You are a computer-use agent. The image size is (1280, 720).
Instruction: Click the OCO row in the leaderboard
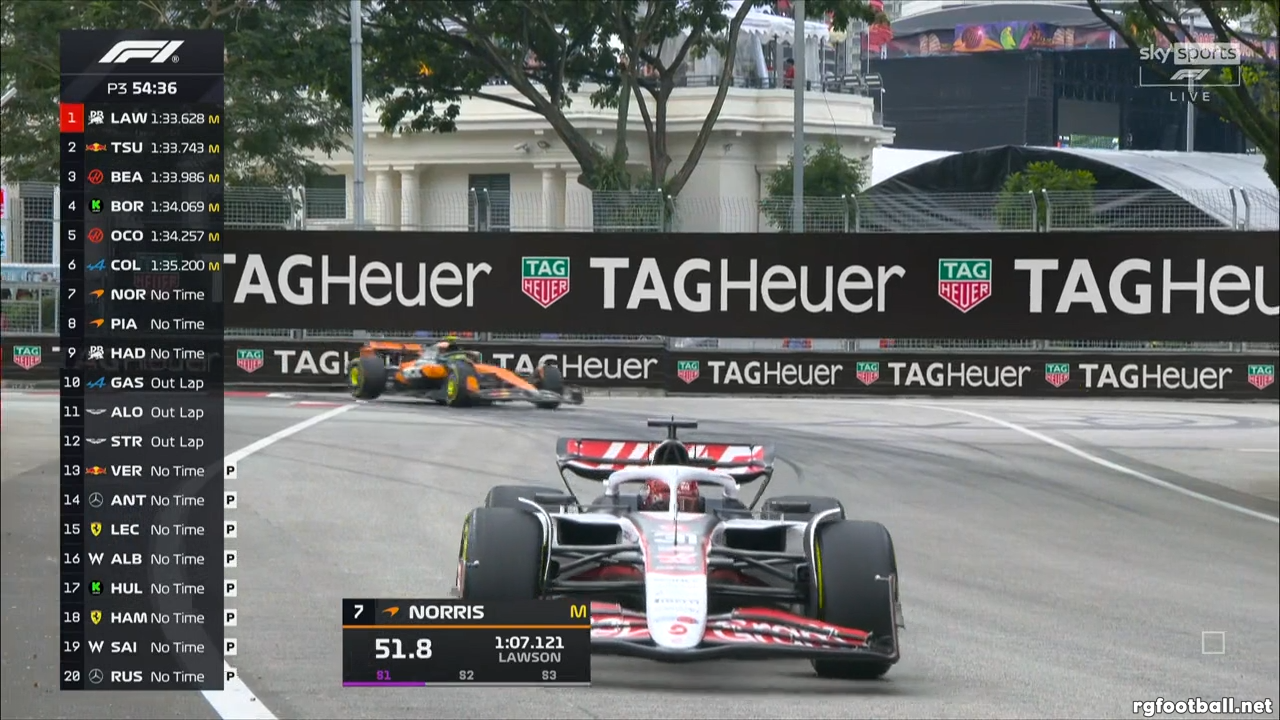[x=141, y=236]
